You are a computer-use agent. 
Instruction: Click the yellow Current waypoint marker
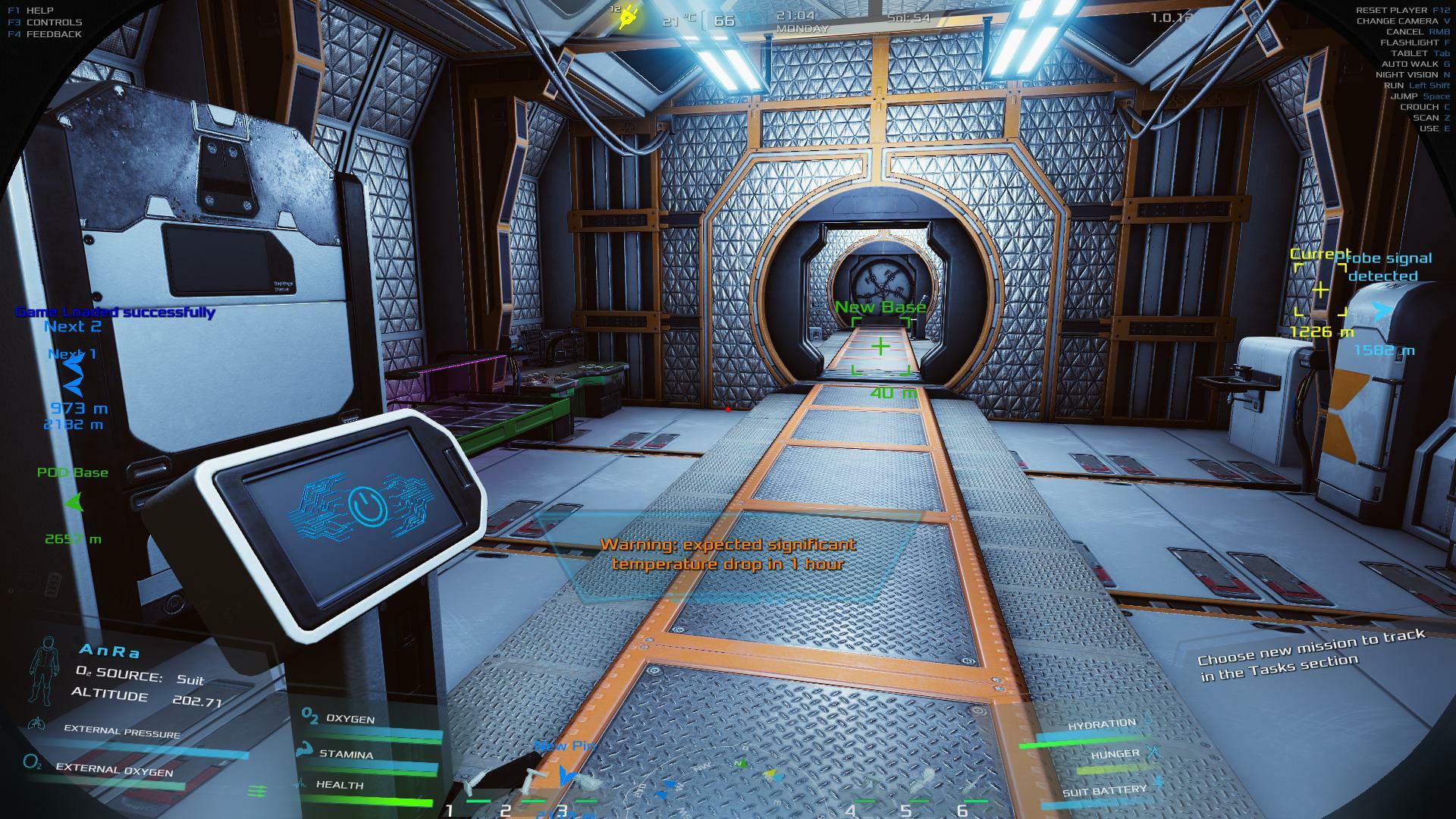[1320, 290]
